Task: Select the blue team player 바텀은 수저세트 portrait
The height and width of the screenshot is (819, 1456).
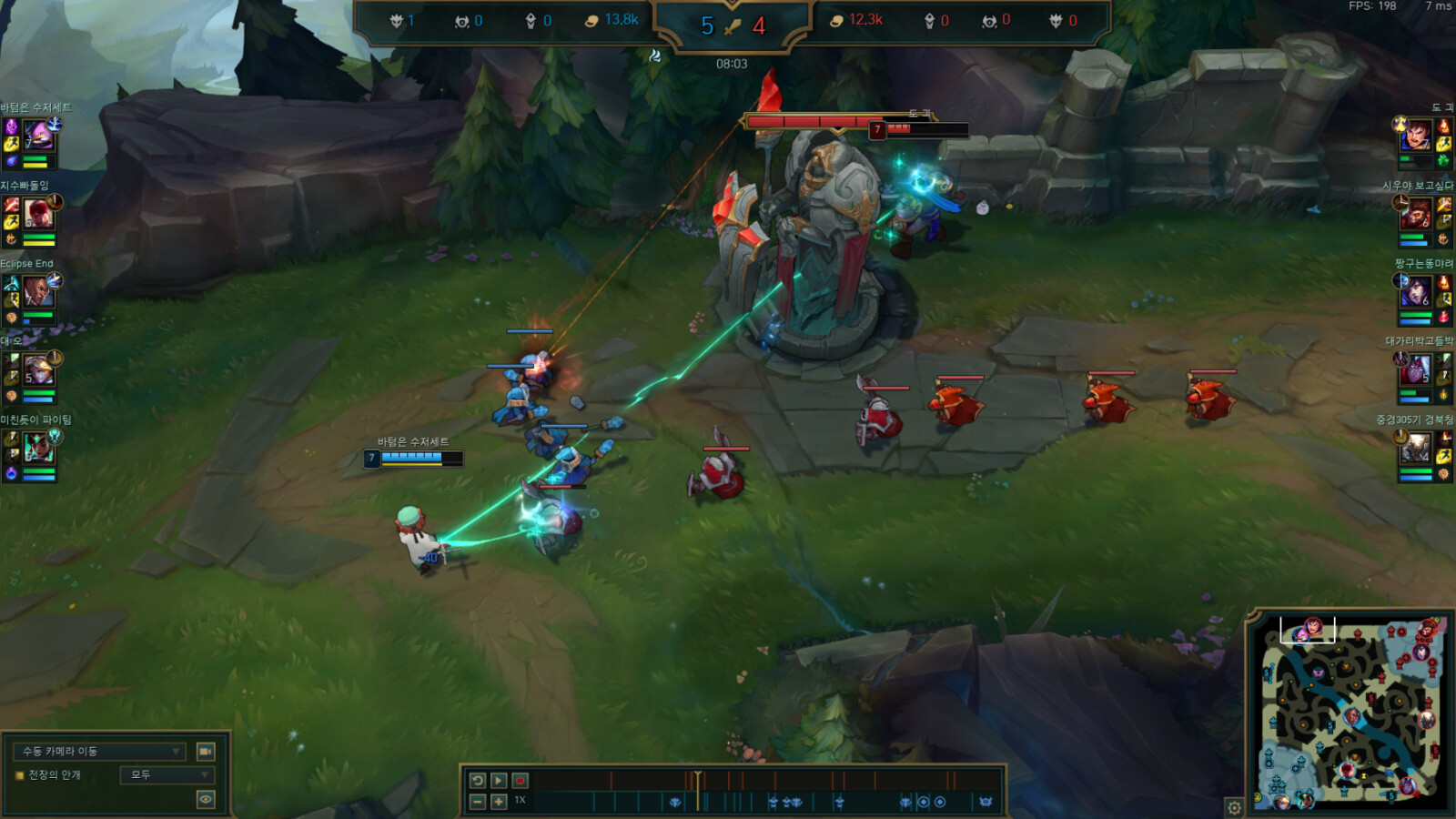Action: (x=38, y=136)
